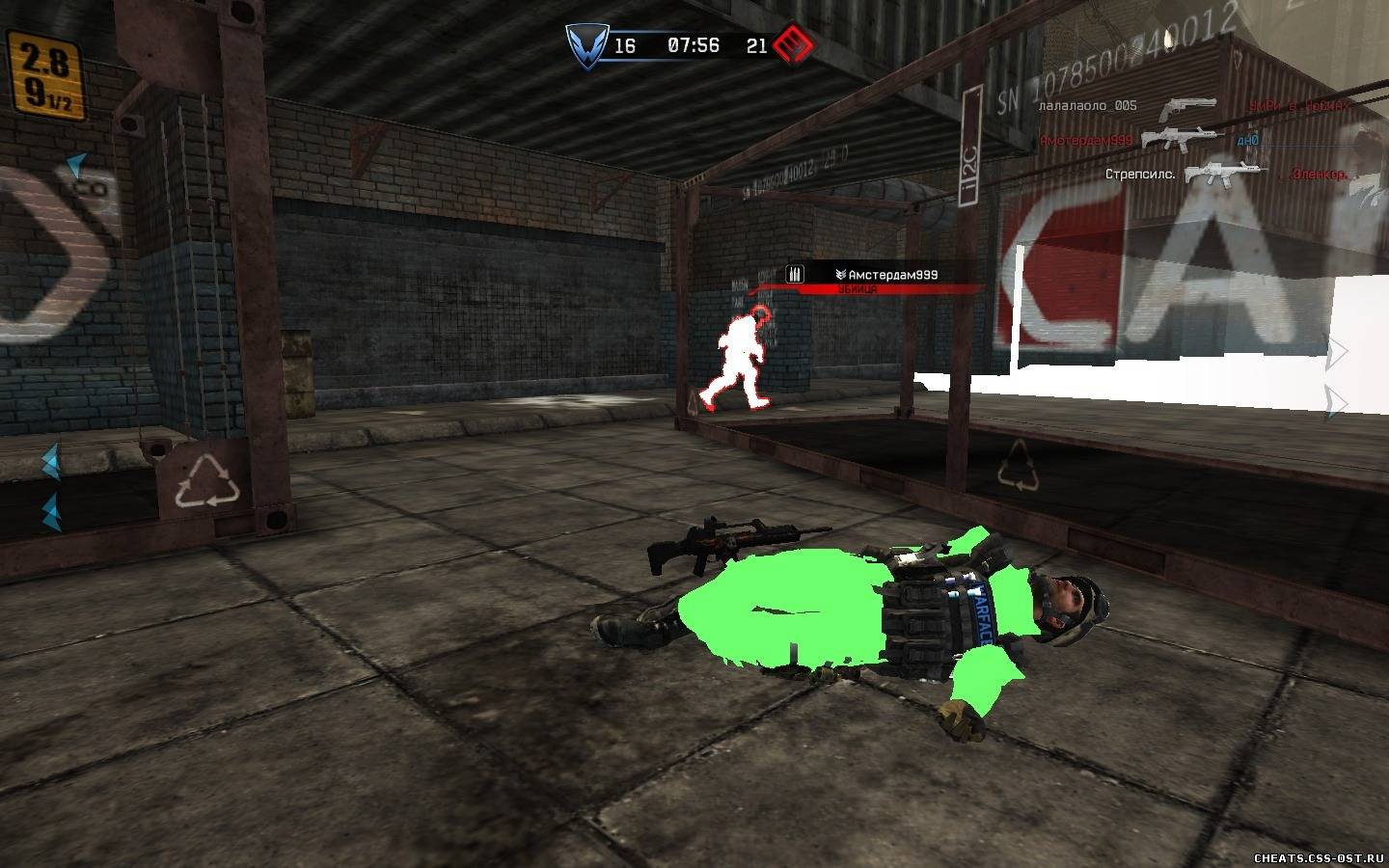Select the Стрепсилс. kill feed entry

pyautogui.click(x=1140, y=175)
